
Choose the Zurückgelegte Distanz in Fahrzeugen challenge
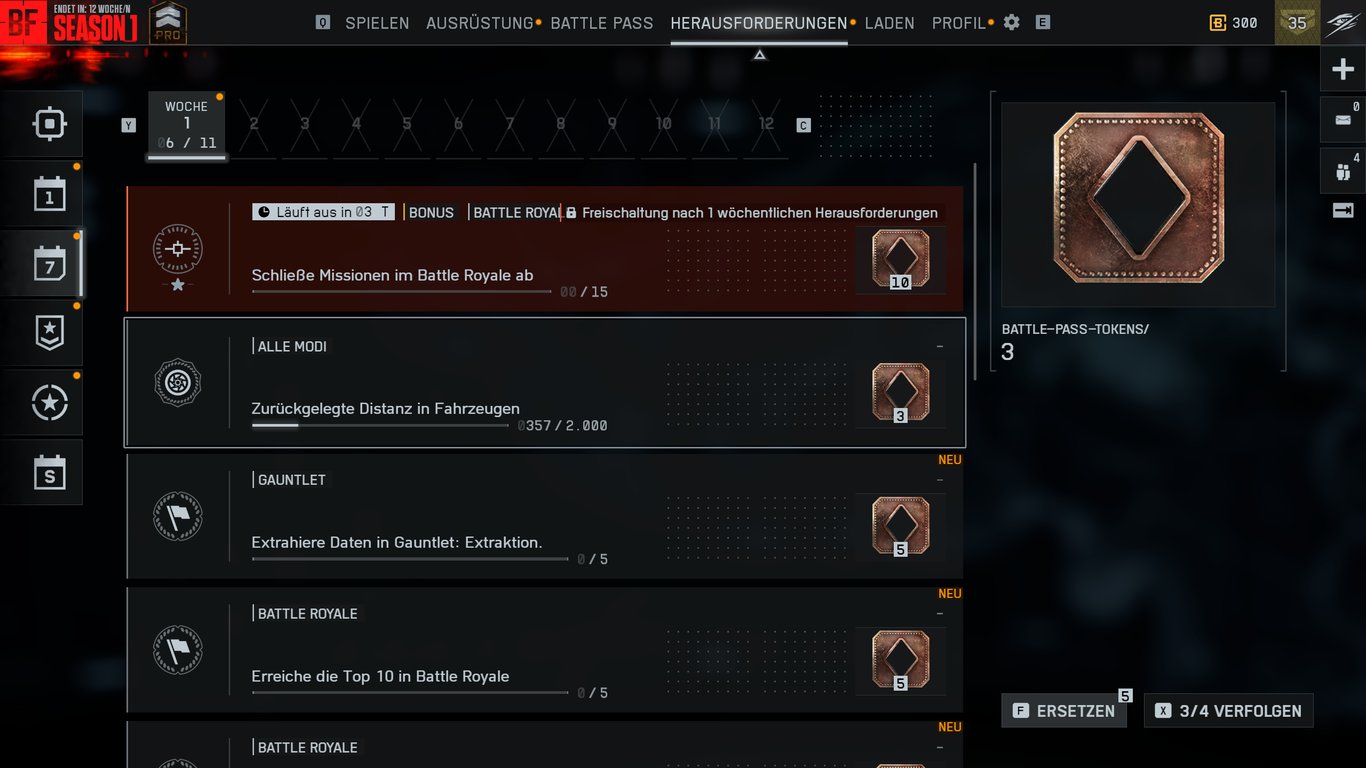(545, 382)
